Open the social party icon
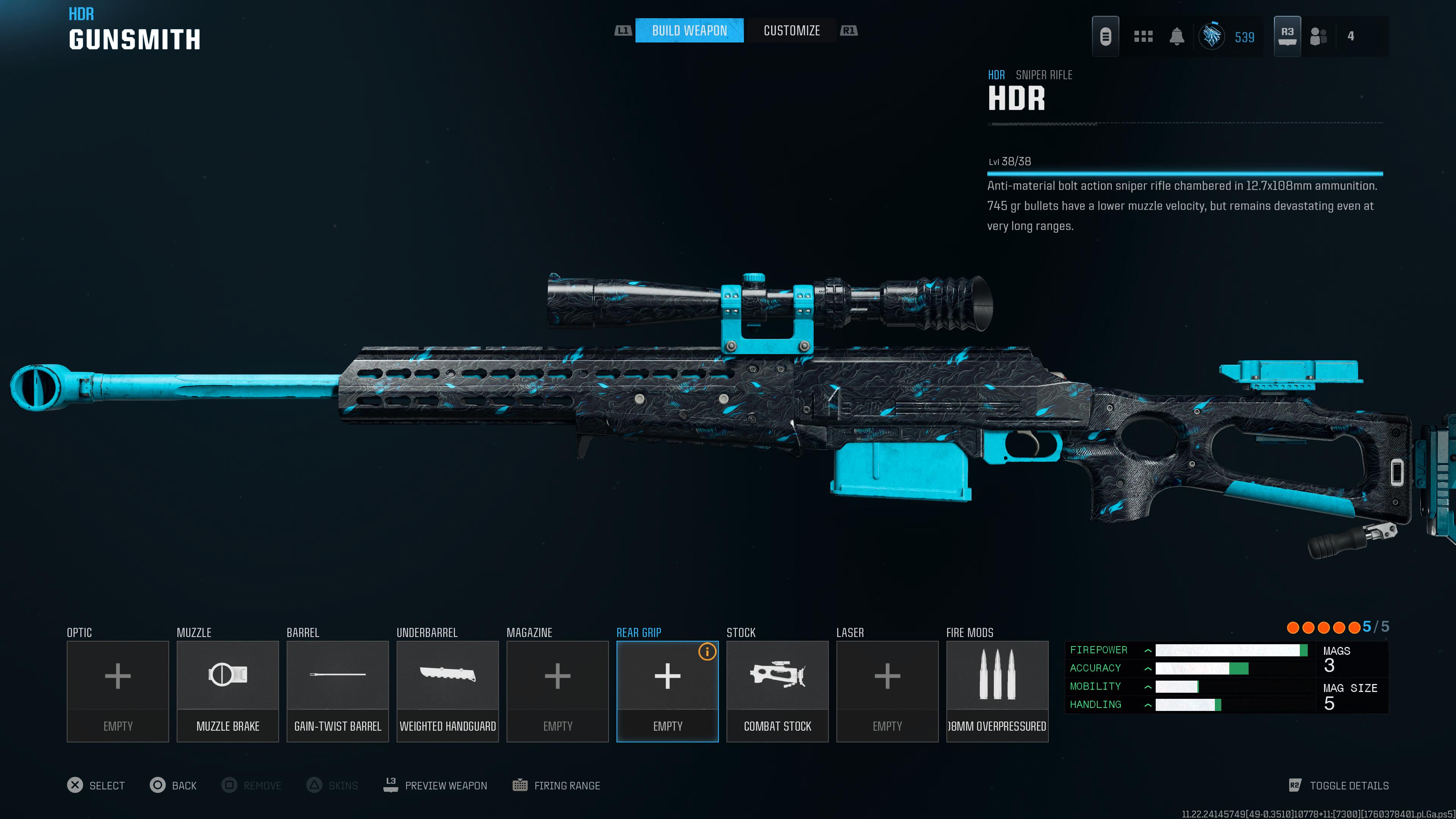This screenshot has height=819, width=1456. coord(1318,37)
